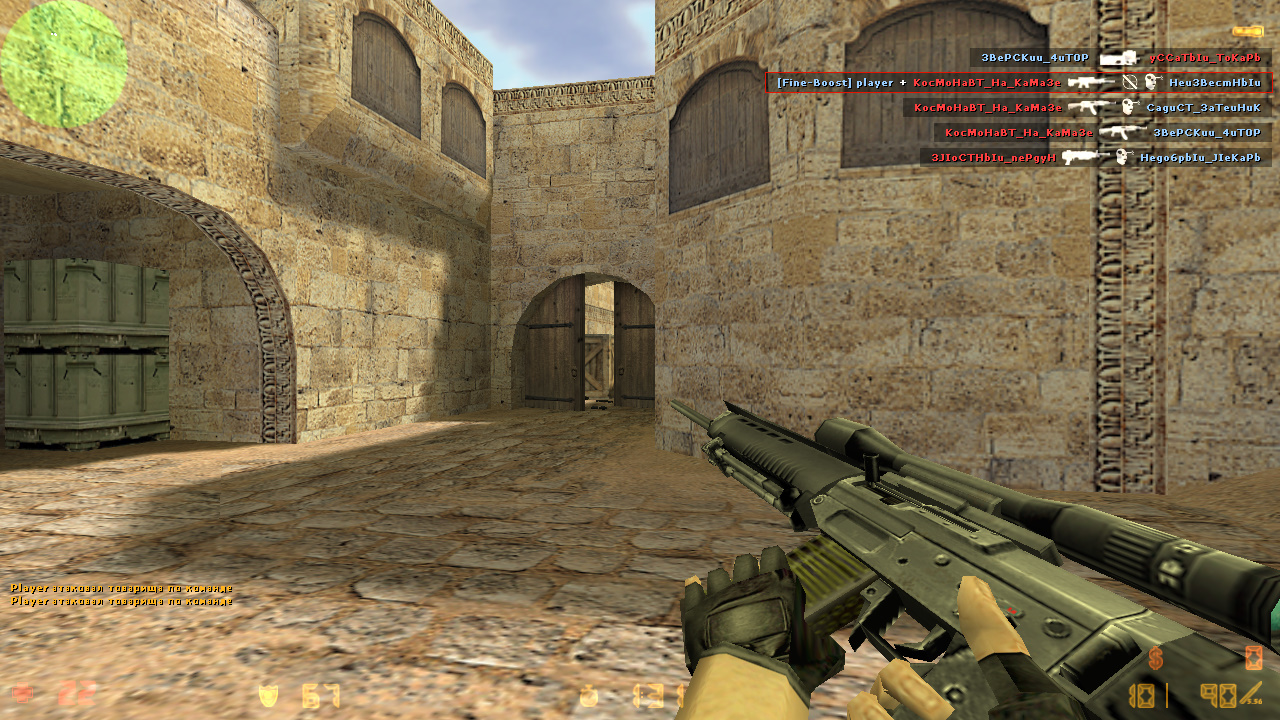The width and height of the screenshot is (1280, 720).
Task: Click the orange HE grenade icon bottom right
Action: click(x=1252, y=658)
